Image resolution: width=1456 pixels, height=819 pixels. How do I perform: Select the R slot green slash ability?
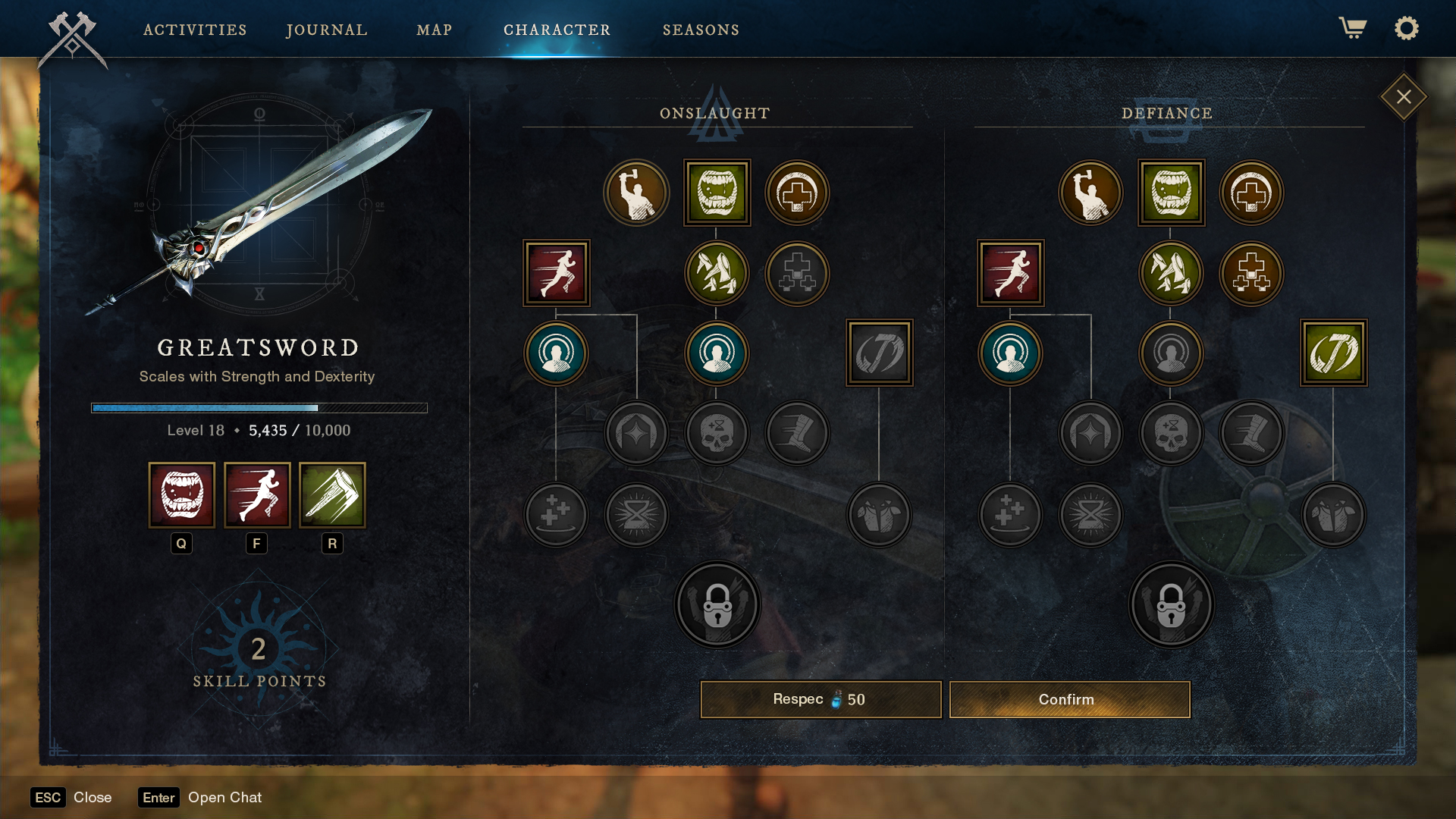(332, 495)
